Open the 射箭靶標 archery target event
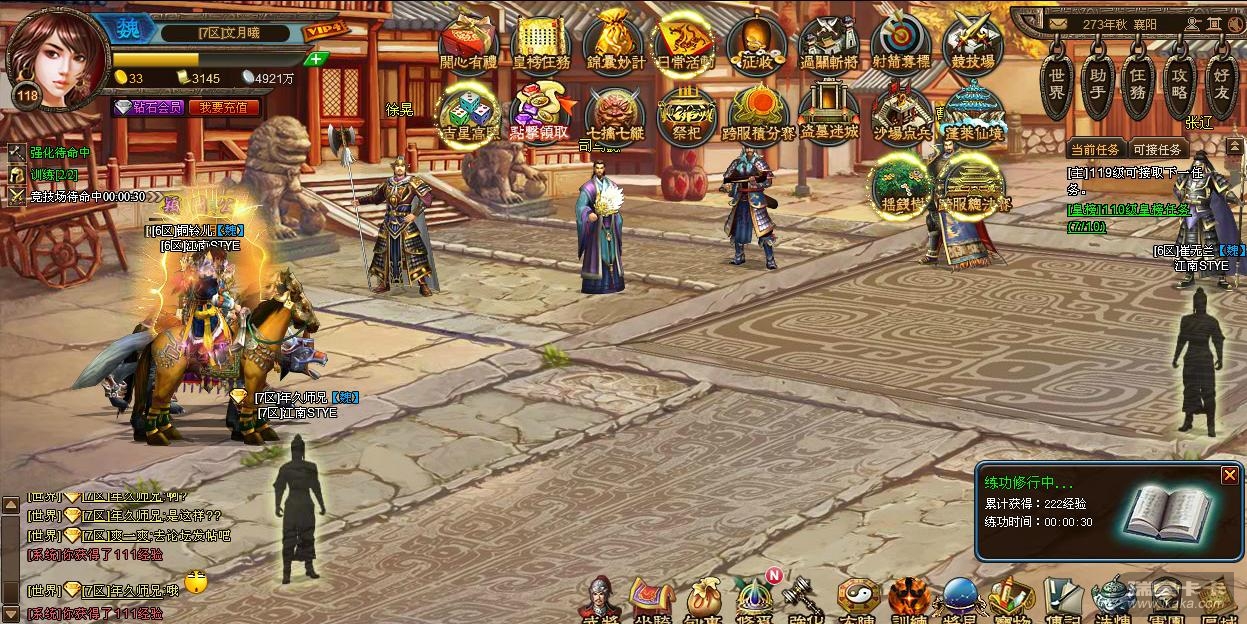The width and height of the screenshot is (1247, 624). coord(900,43)
